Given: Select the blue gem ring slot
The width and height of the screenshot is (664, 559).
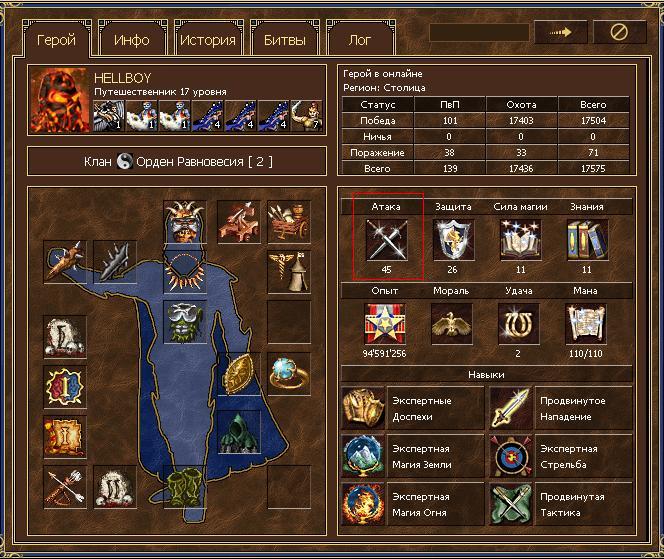Looking at the screenshot, I should [x=288, y=373].
